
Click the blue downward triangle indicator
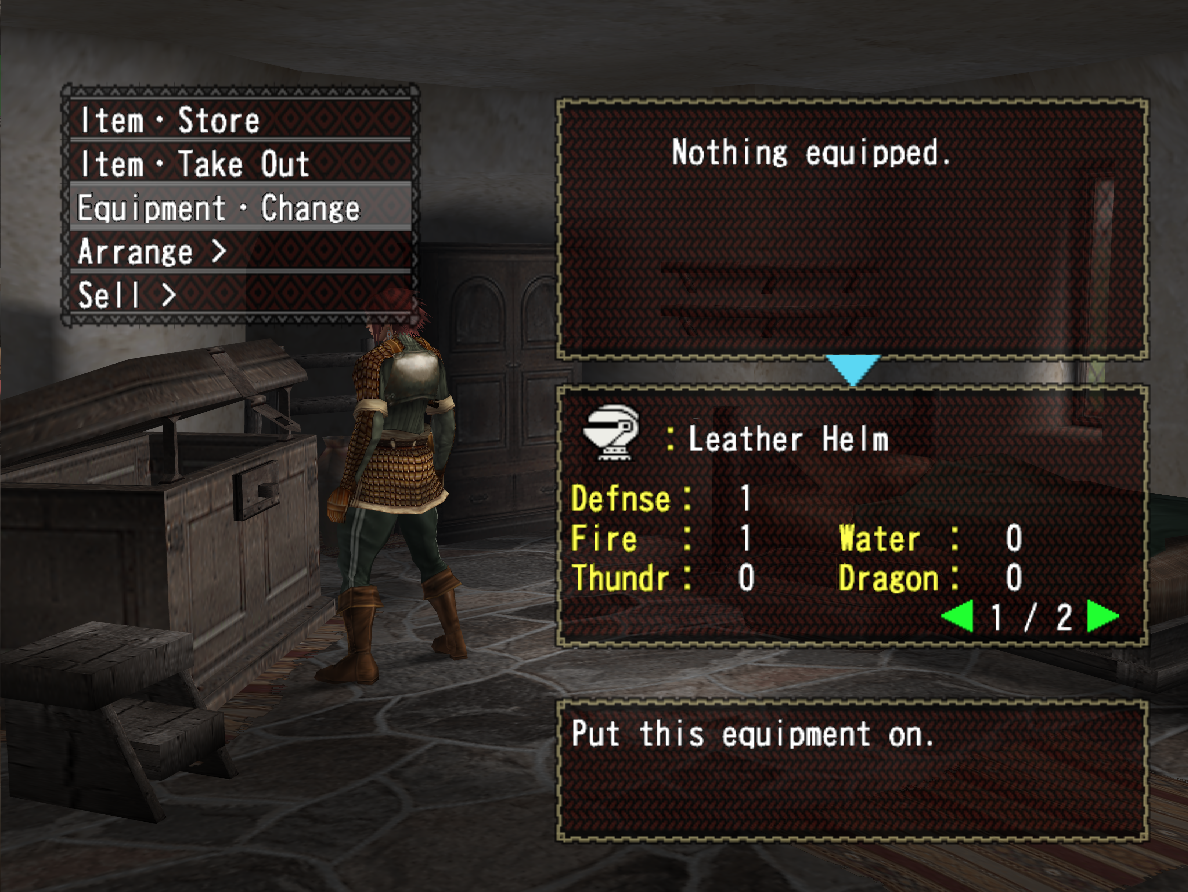pos(853,370)
